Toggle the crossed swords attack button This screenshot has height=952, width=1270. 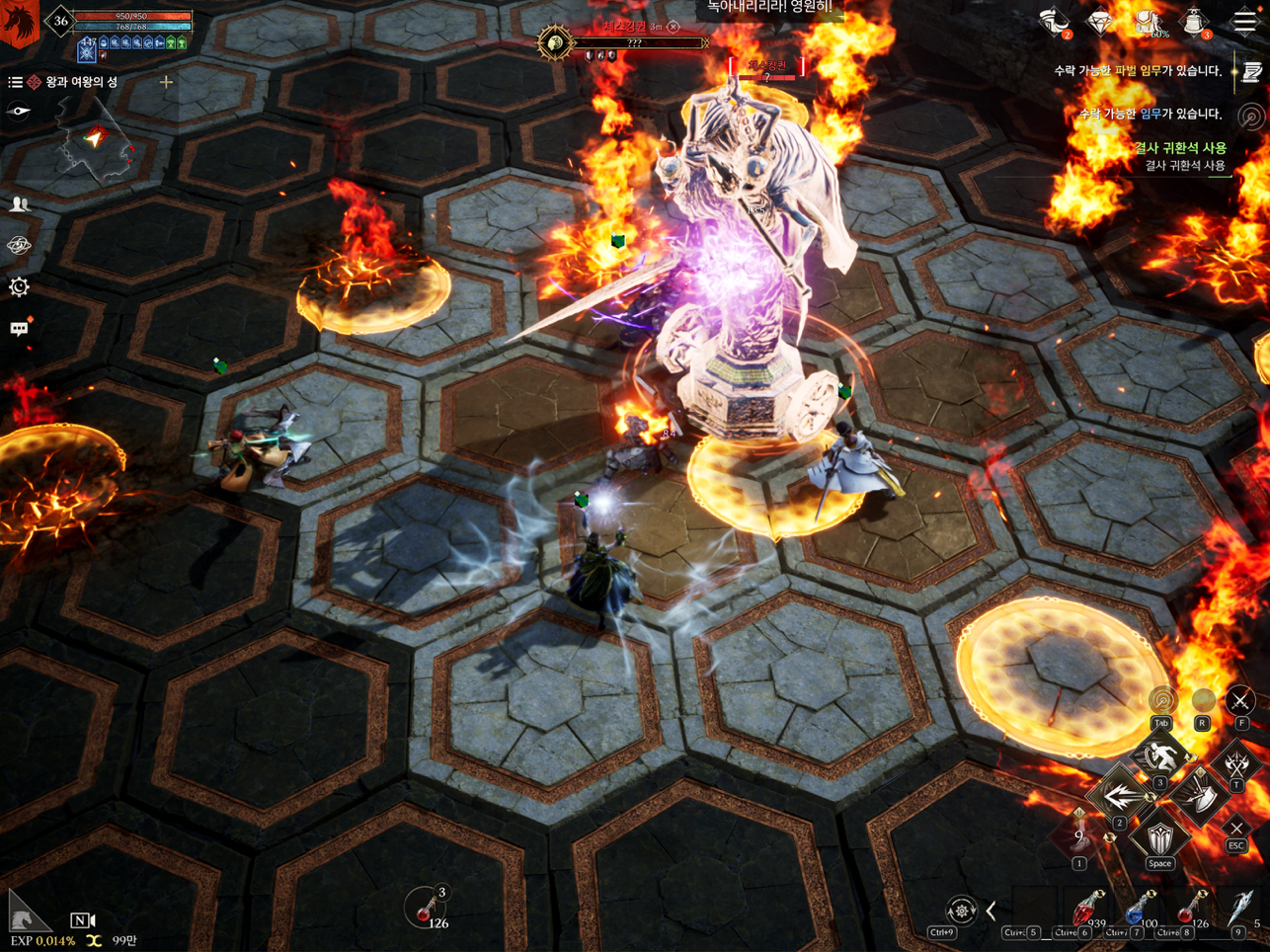[x=1239, y=701]
